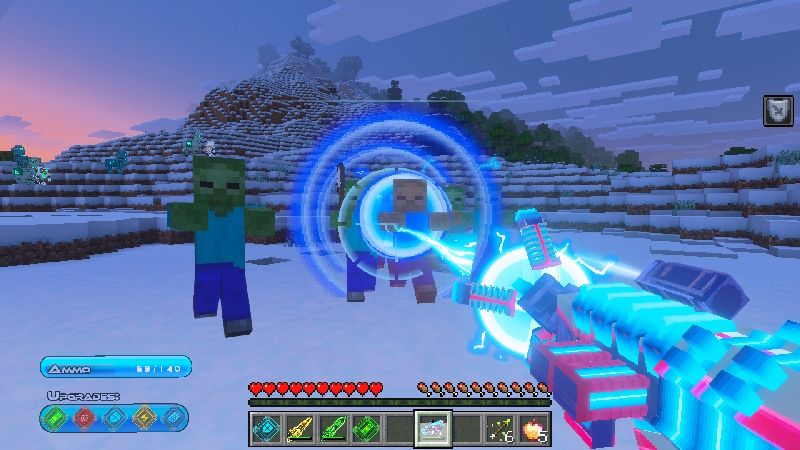
Task: Select the arrow stack hotbar slot
Action: coord(500,428)
